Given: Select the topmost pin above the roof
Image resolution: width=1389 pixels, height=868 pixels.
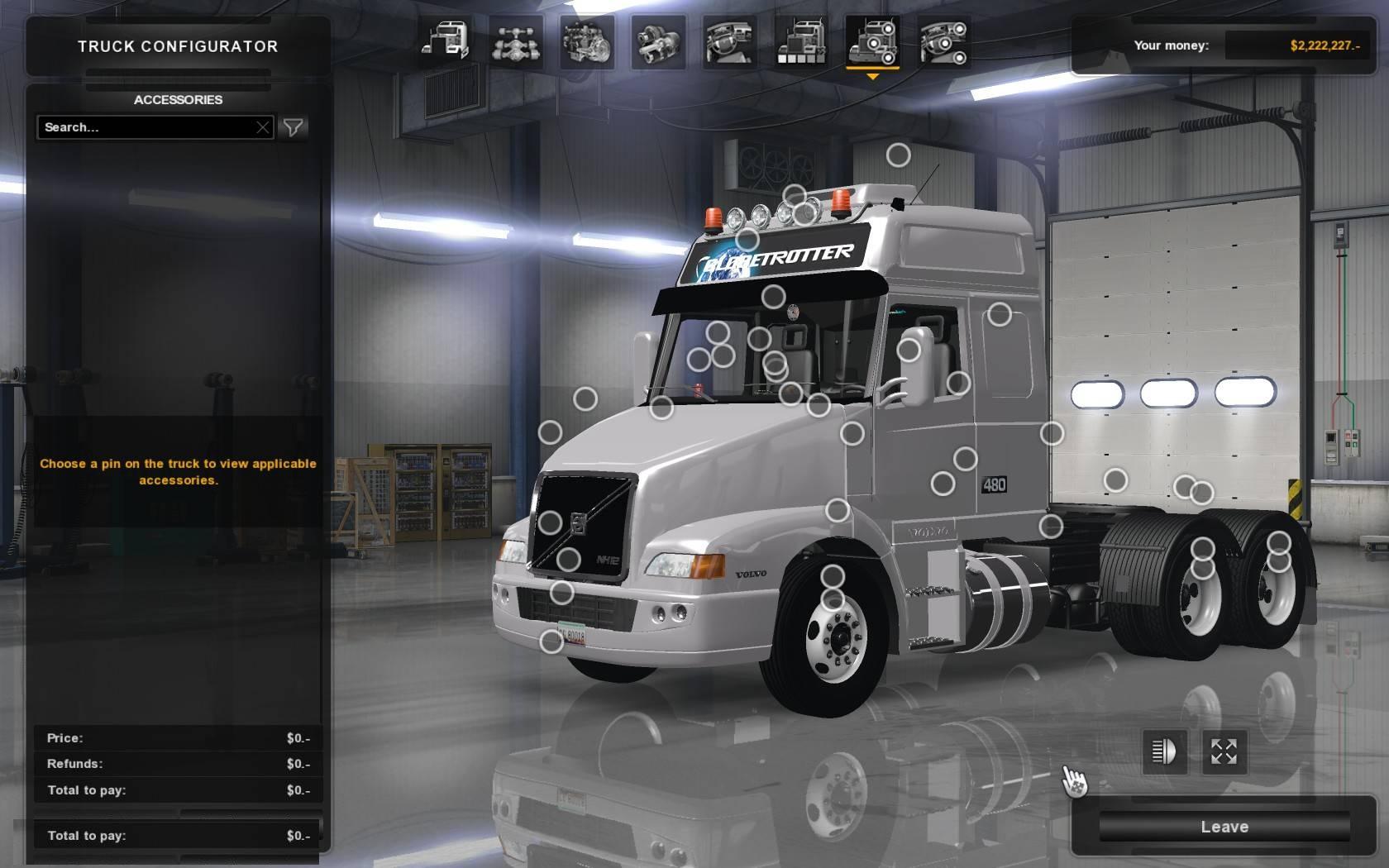Looking at the screenshot, I should (899, 155).
